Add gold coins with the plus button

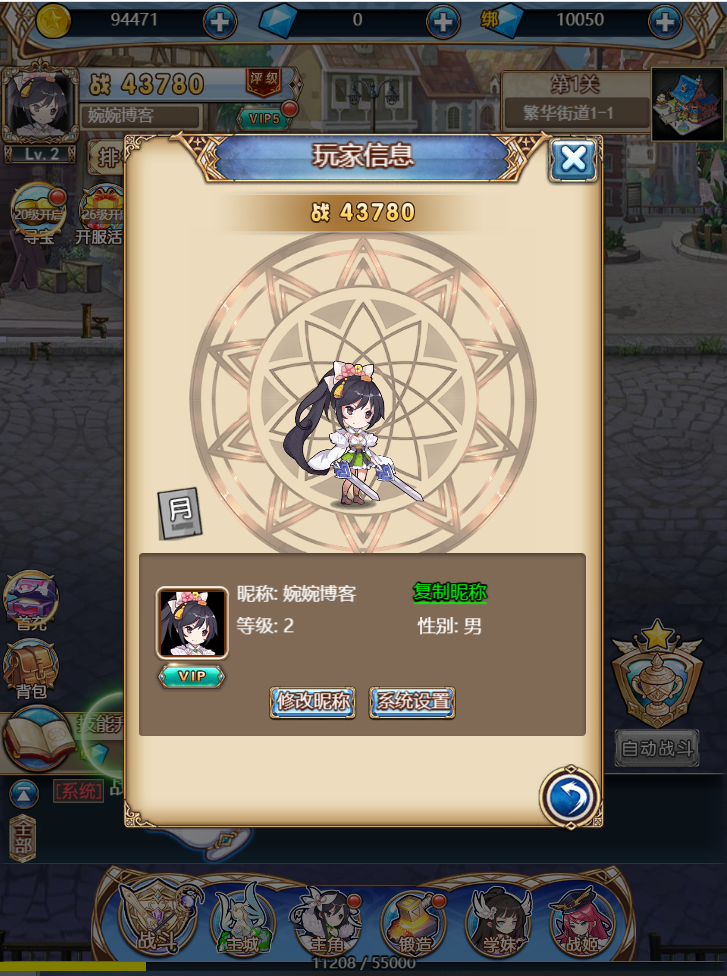pyautogui.click(x=220, y=20)
